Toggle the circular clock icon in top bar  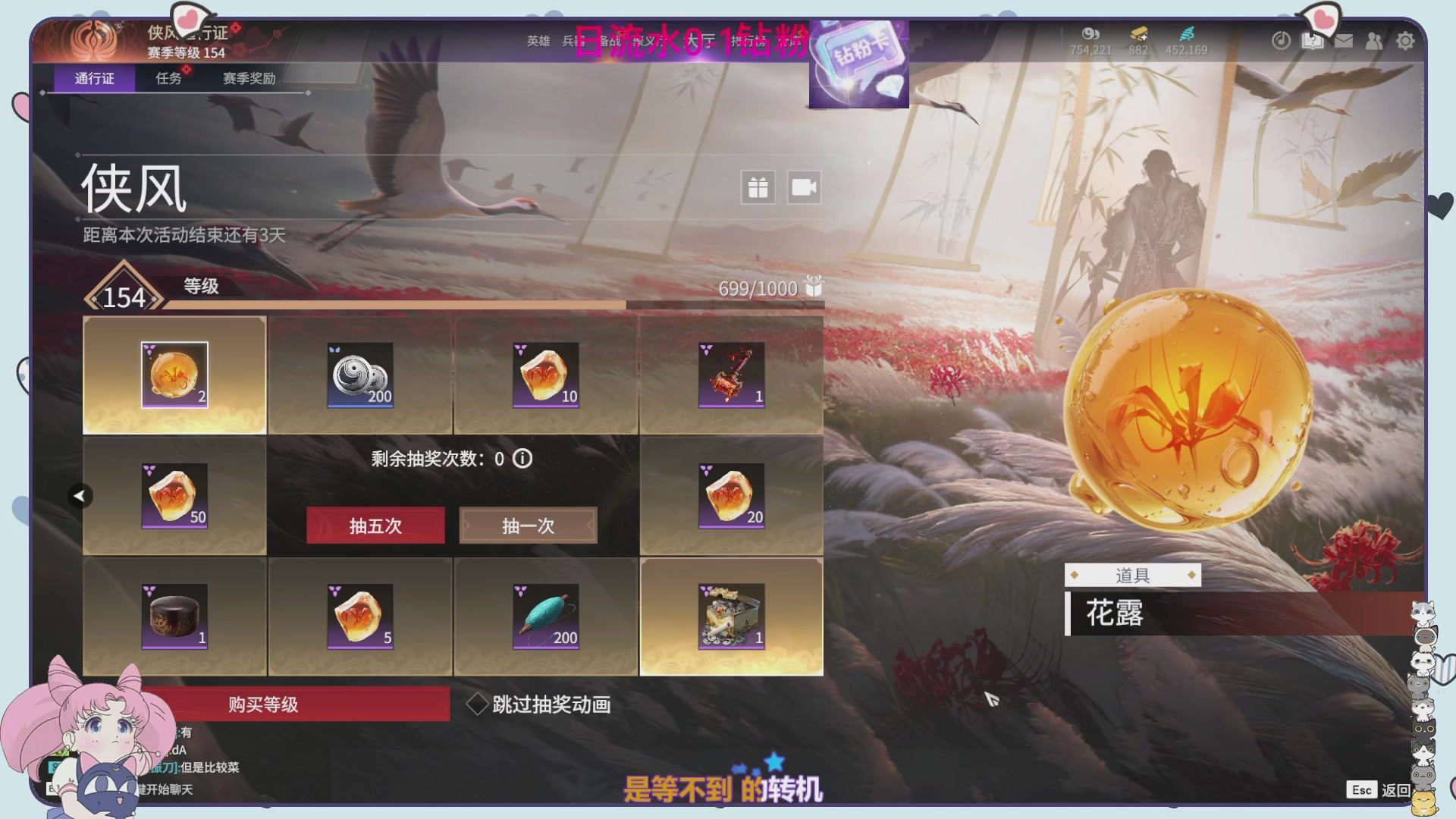1282,42
